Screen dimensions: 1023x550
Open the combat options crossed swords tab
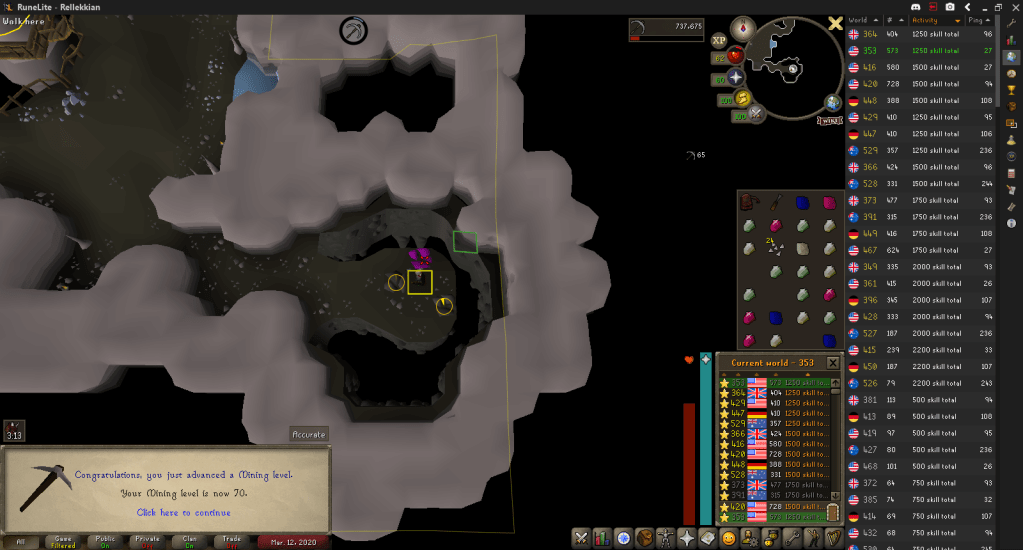click(x=581, y=538)
